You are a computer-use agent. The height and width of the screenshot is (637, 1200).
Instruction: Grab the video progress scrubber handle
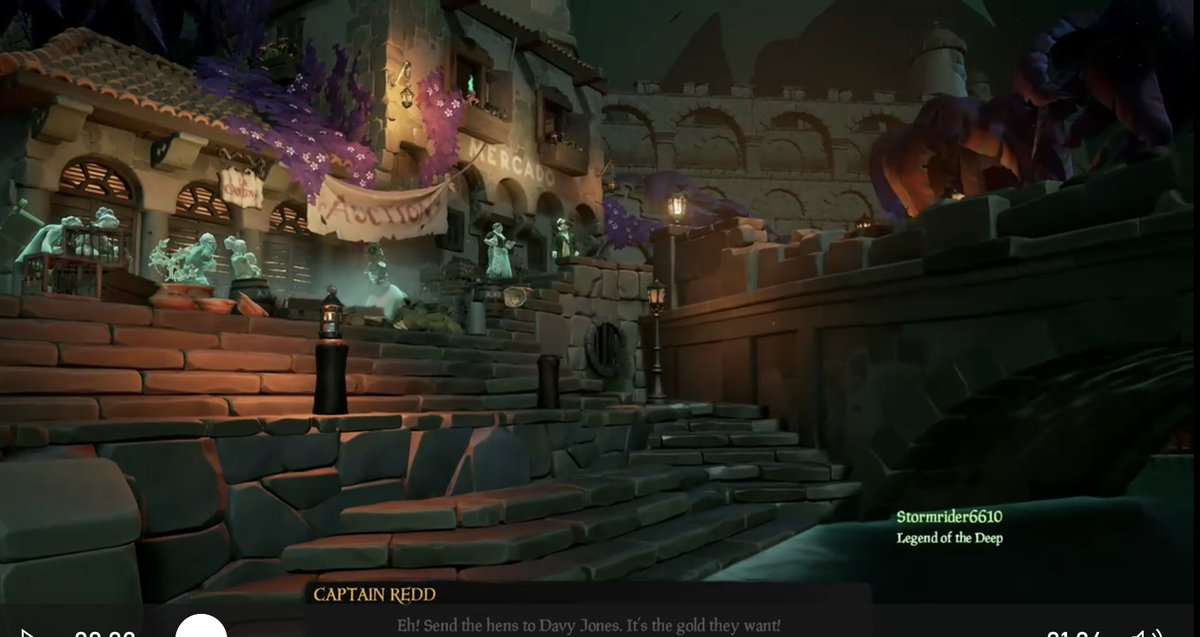[201, 630]
